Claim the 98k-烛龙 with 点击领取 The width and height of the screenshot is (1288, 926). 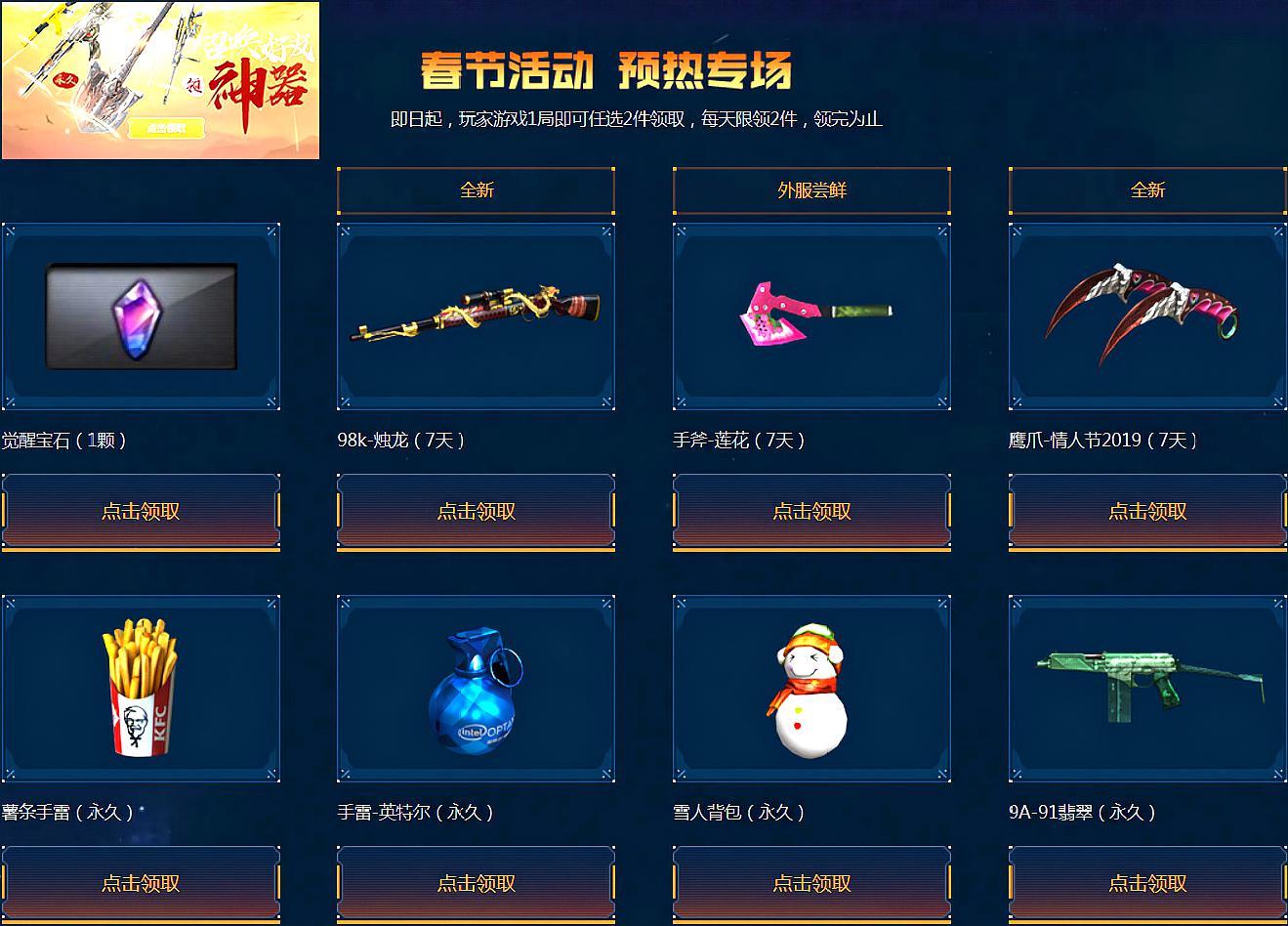pyautogui.click(x=475, y=510)
